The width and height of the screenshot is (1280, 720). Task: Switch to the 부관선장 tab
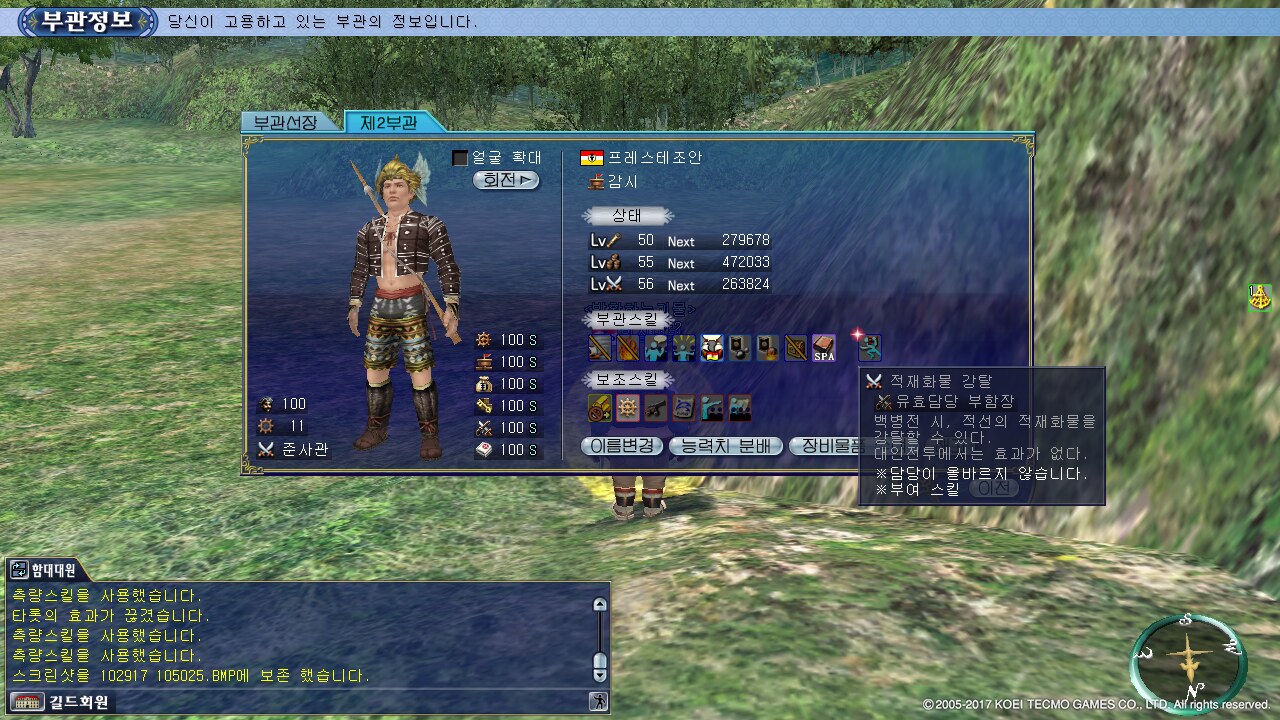tap(284, 123)
